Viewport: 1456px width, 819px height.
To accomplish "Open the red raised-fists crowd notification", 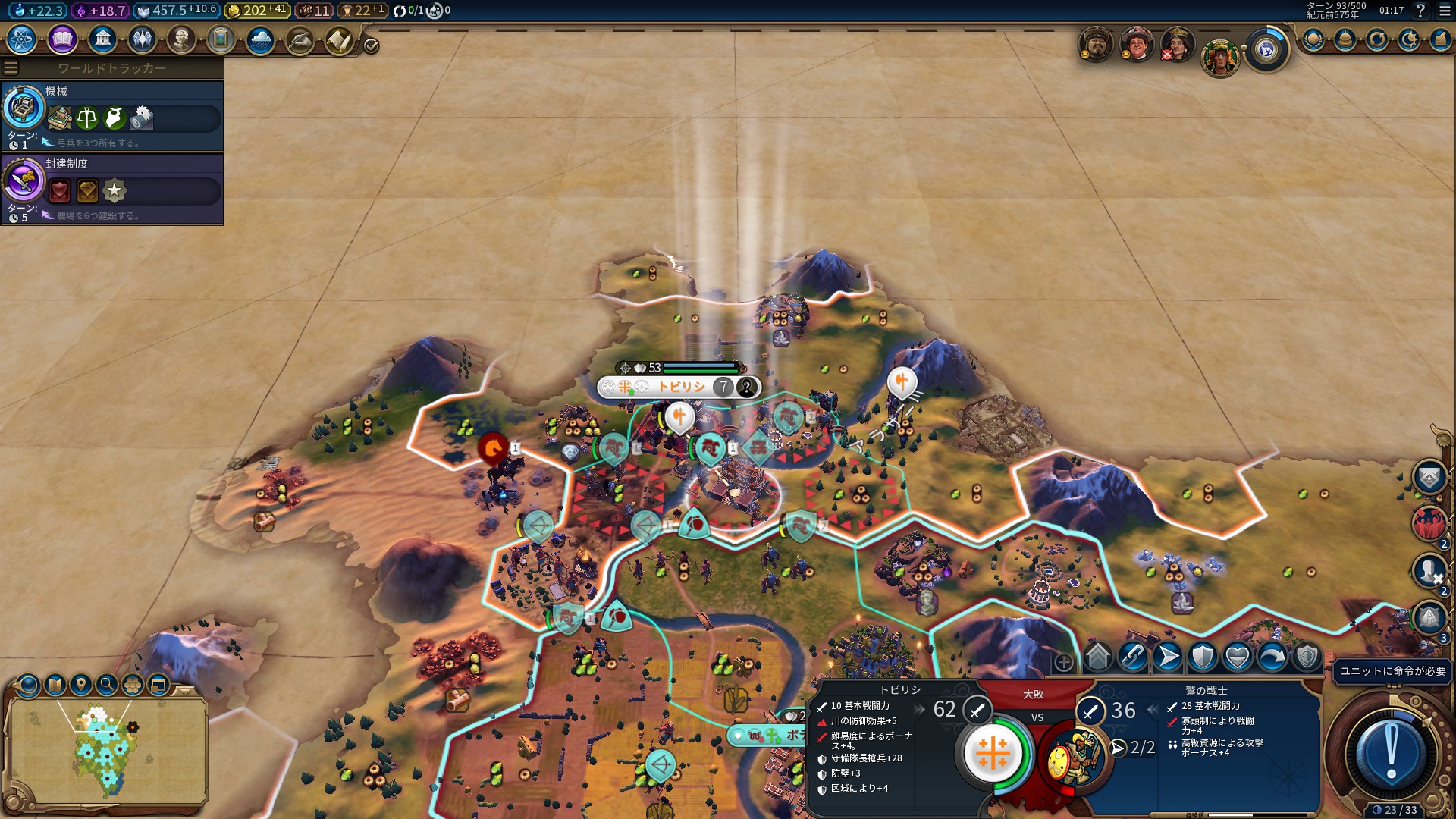I will click(x=1429, y=522).
